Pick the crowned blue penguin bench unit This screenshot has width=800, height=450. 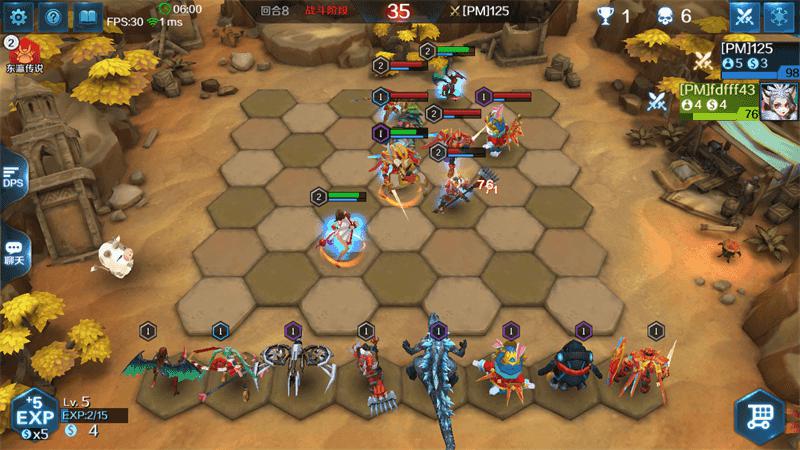pyautogui.click(x=510, y=370)
